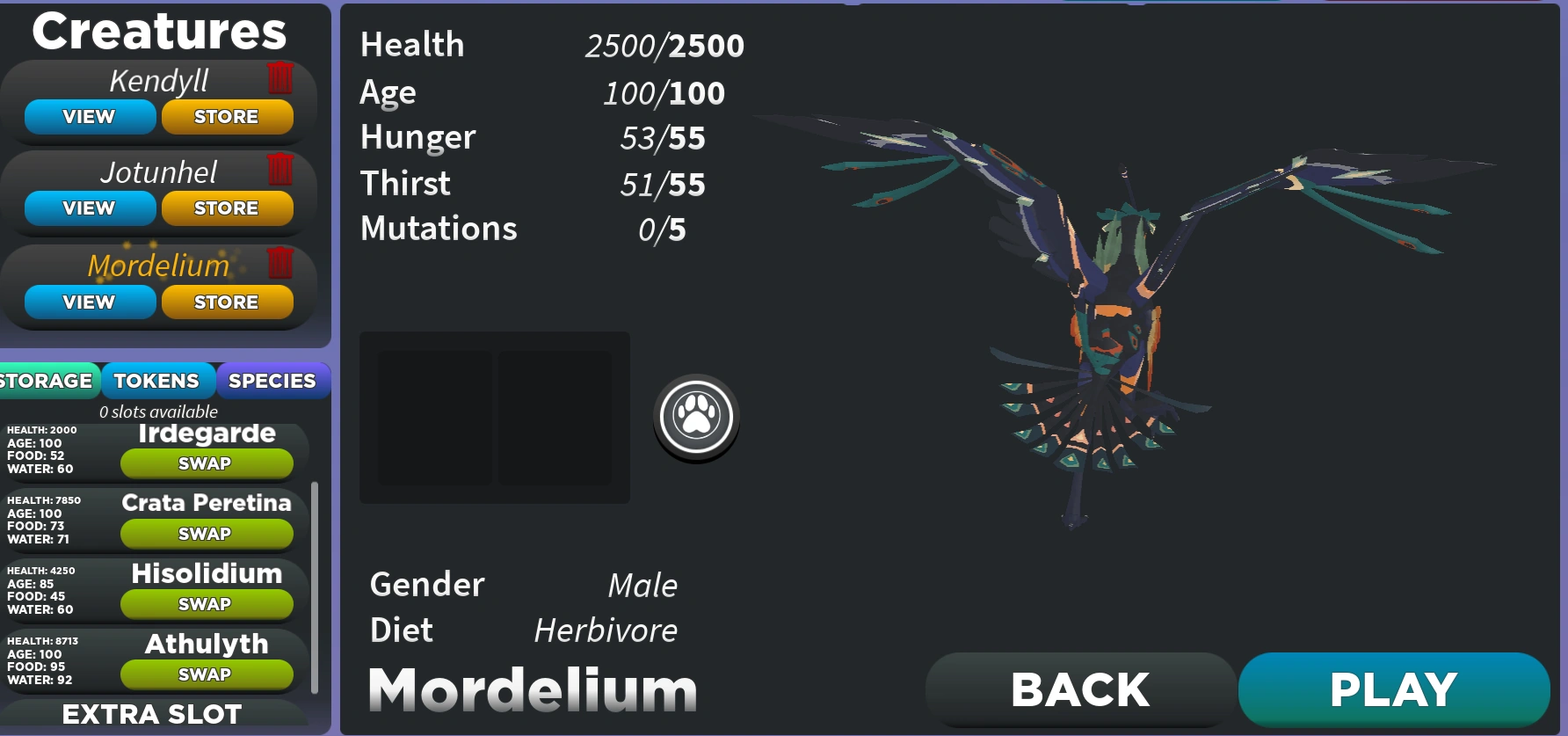Image resolution: width=1568 pixels, height=736 pixels.
Task: Delete Jotunhel using its trash icon
Action: coord(281,170)
